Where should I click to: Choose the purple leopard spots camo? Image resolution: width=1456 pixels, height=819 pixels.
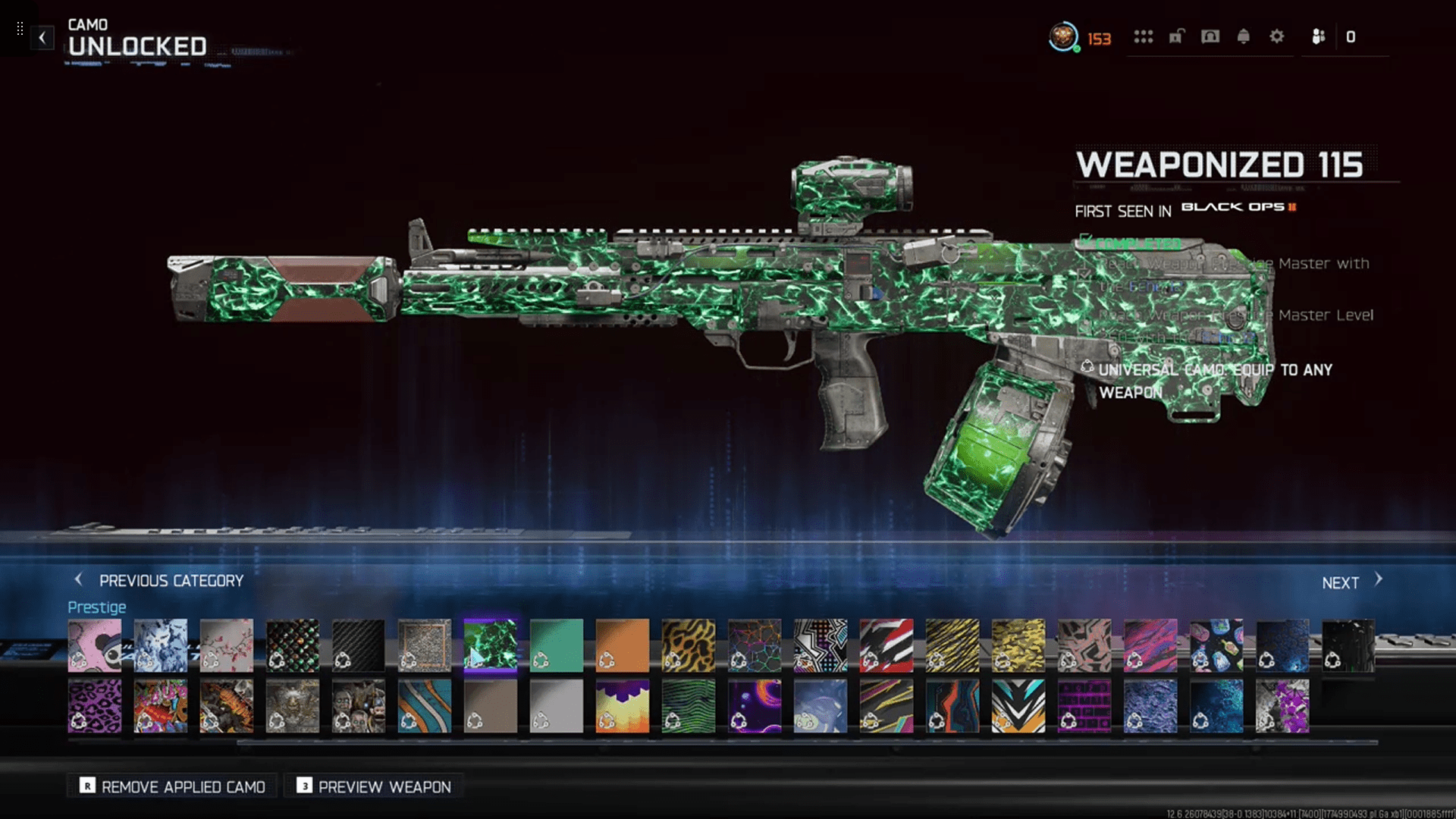pyautogui.click(x=95, y=706)
